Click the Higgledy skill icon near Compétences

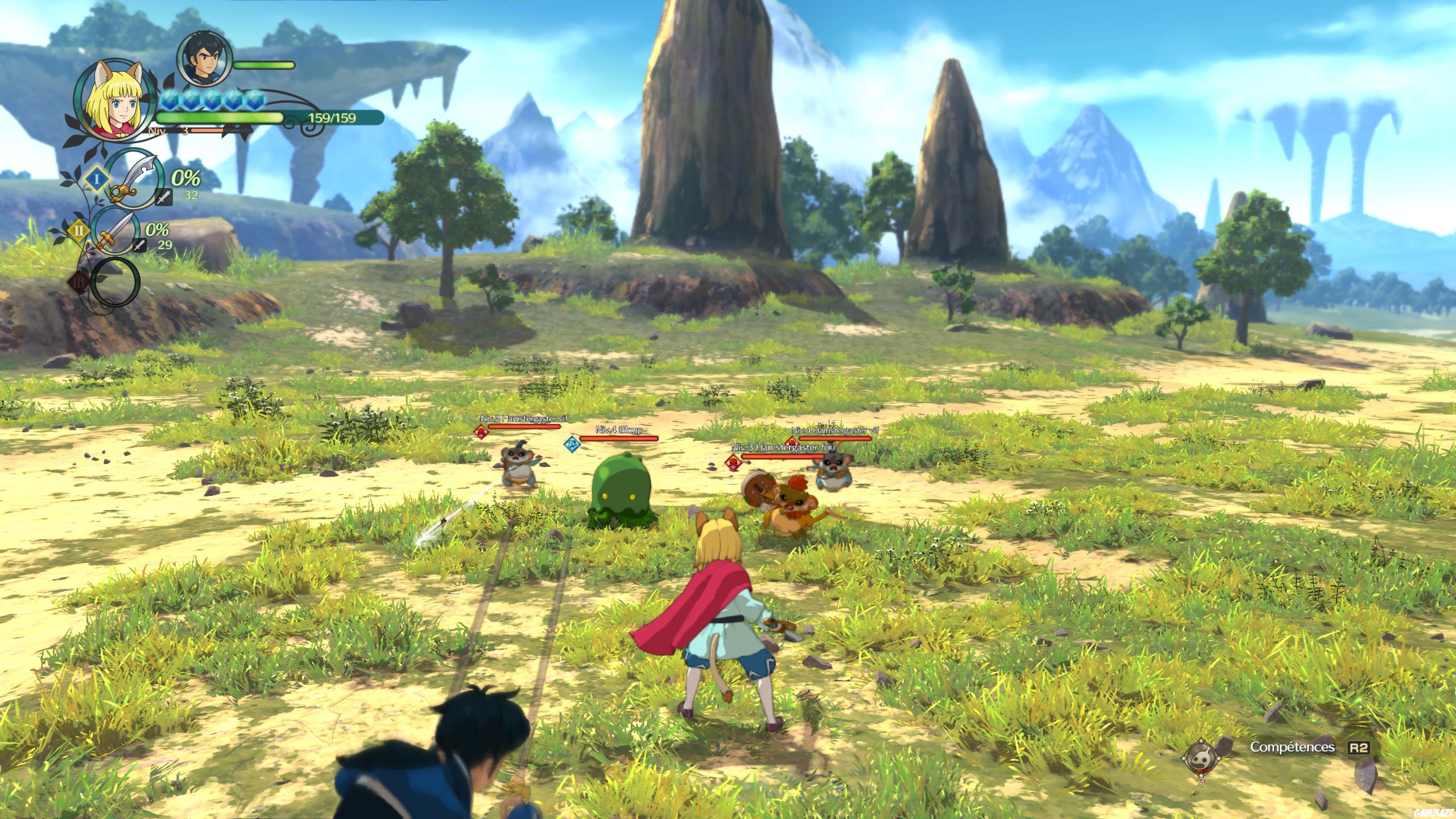click(x=1202, y=759)
